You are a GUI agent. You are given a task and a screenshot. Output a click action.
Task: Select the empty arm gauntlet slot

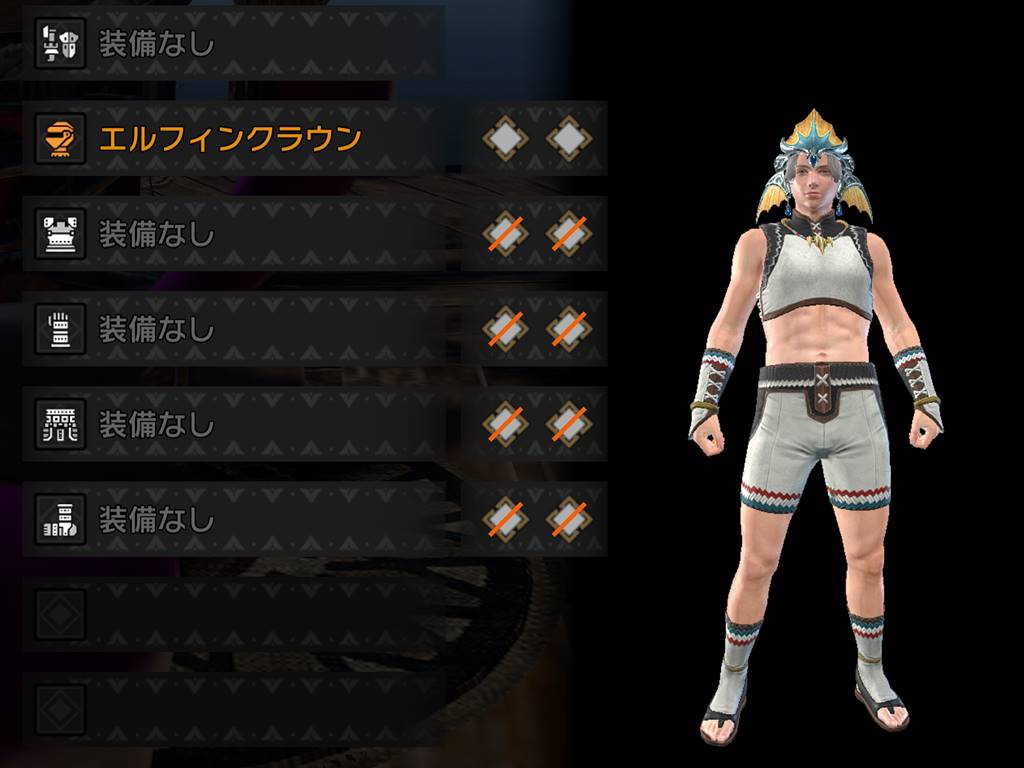point(232,329)
